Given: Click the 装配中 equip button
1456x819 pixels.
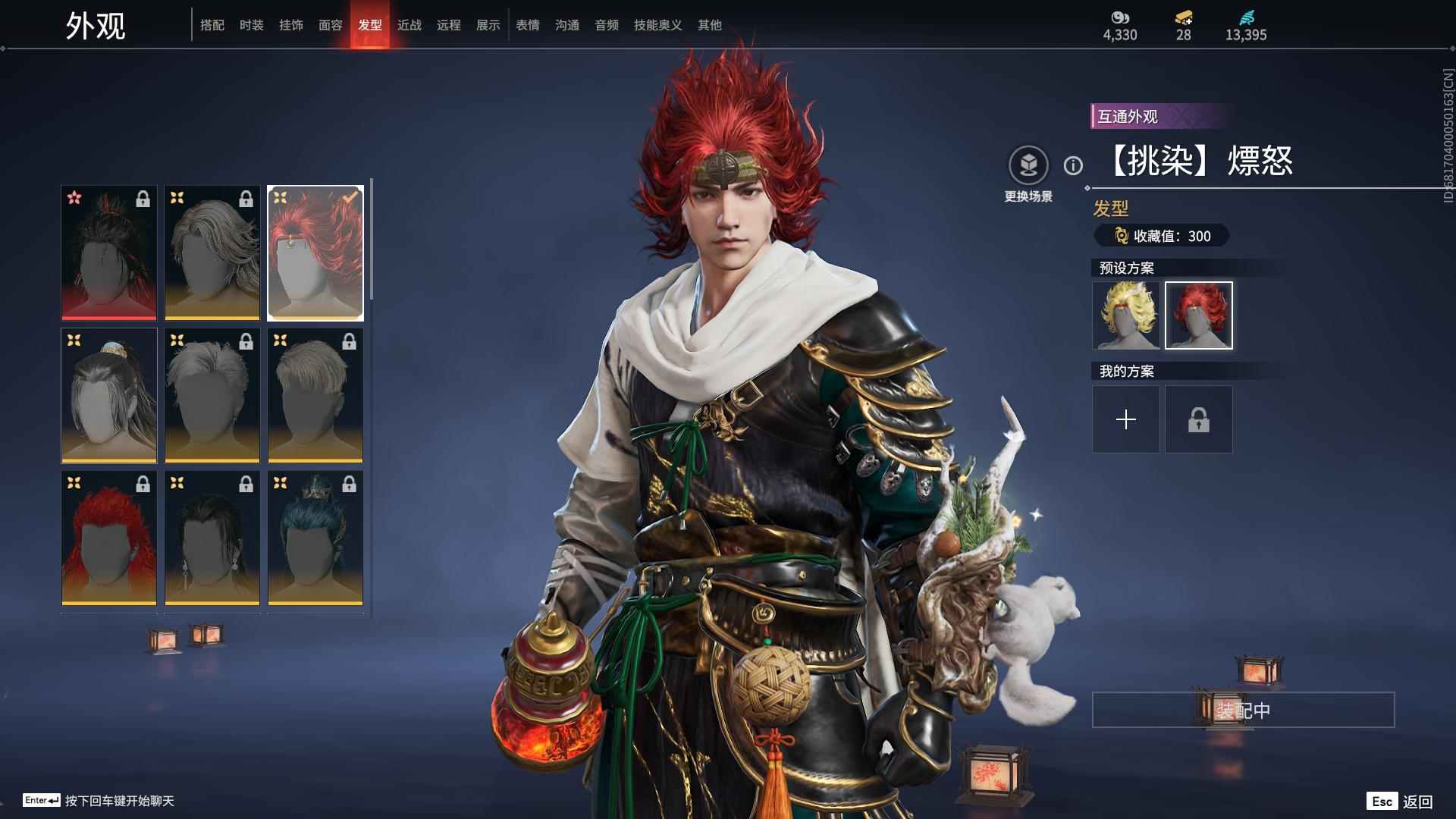Looking at the screenshot, I should [x=1243, y=710].
